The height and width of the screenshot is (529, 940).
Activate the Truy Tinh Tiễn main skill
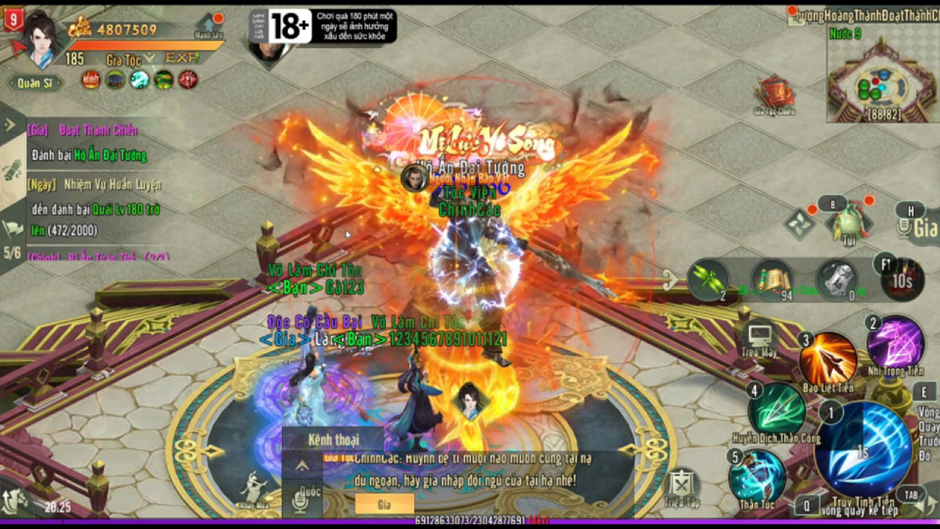[x=862, y=451]
